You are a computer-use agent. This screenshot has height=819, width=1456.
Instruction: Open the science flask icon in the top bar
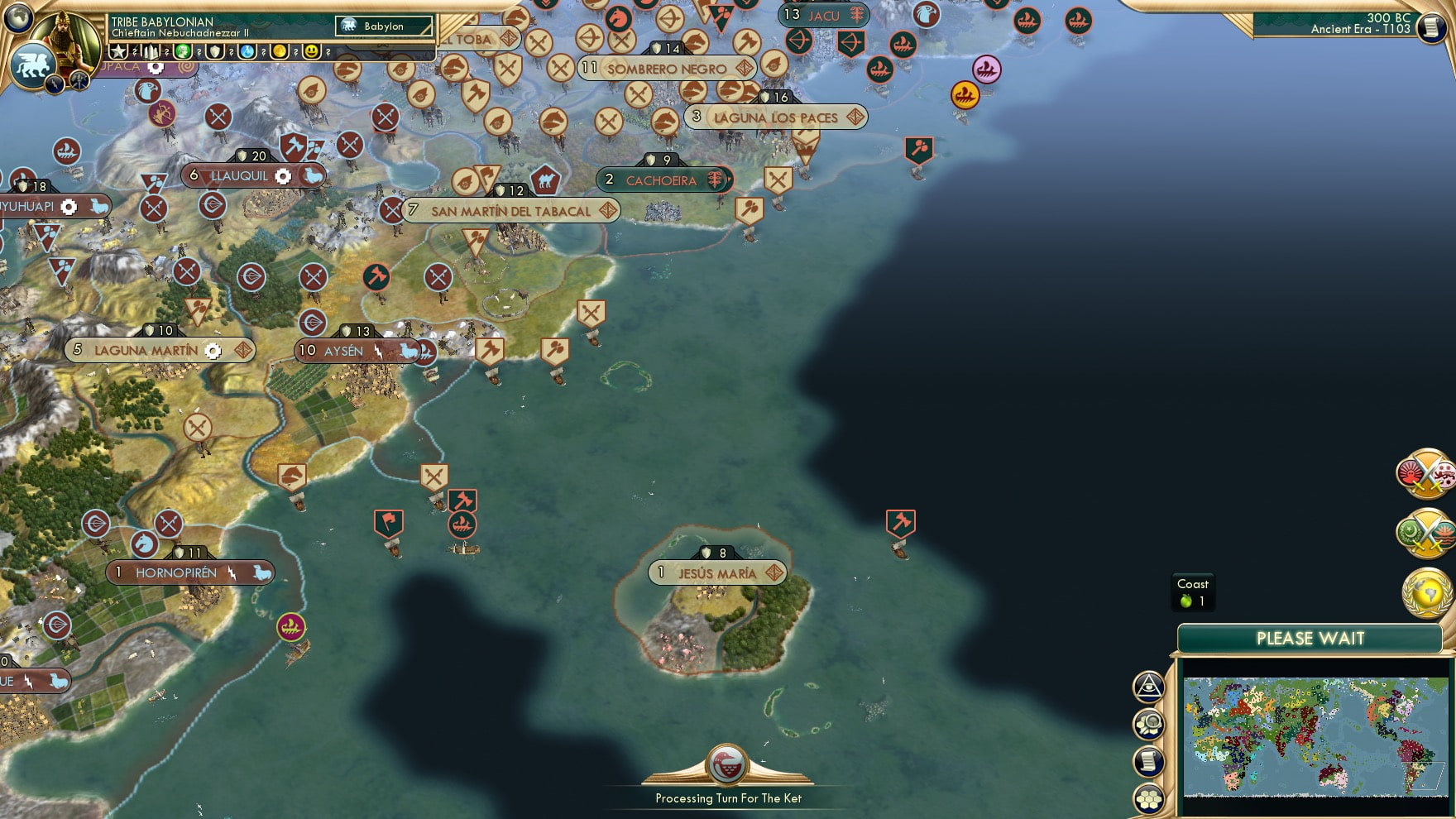(x=247, y=52)
